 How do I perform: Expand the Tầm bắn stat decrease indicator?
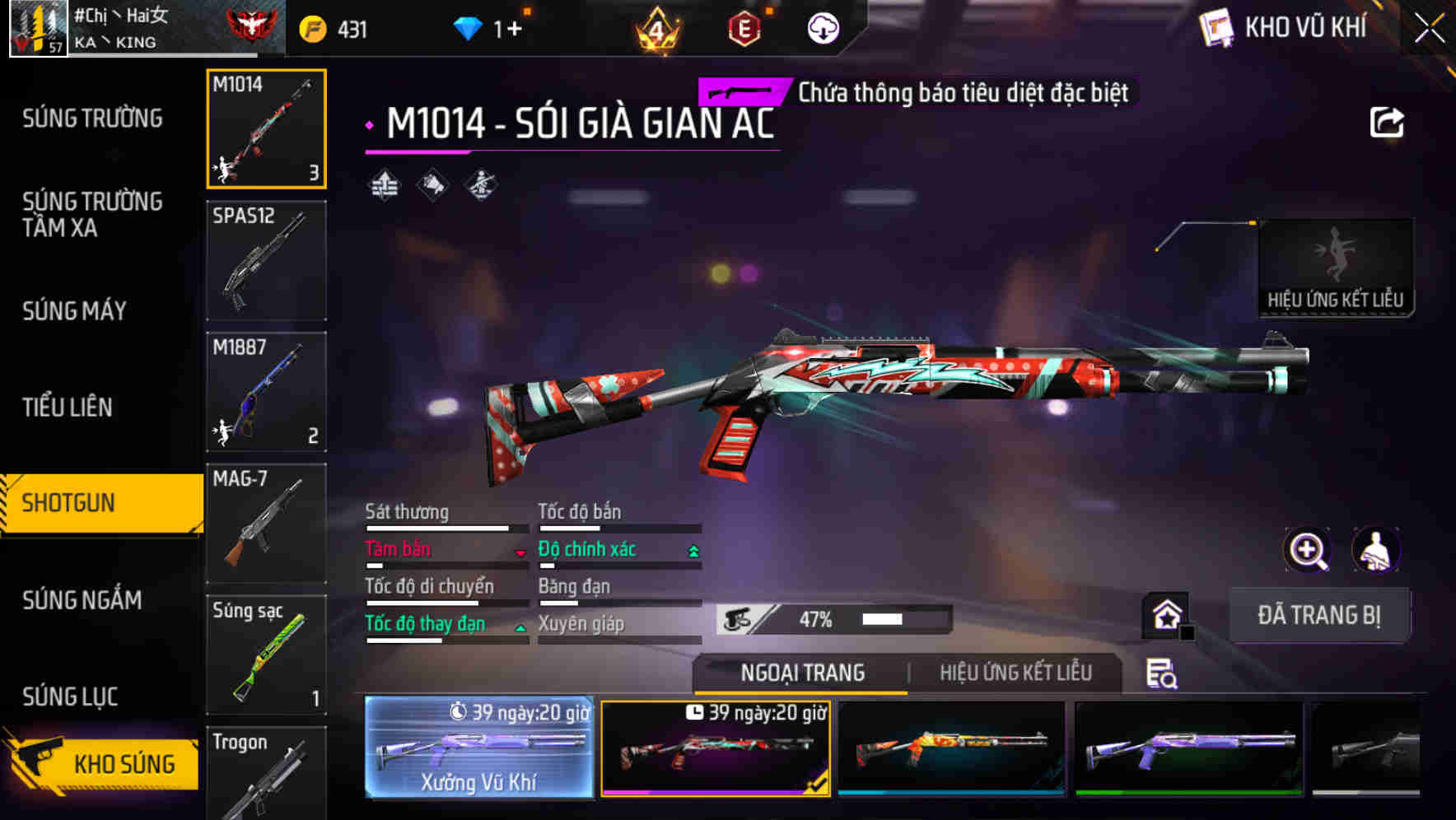[522, 553]
